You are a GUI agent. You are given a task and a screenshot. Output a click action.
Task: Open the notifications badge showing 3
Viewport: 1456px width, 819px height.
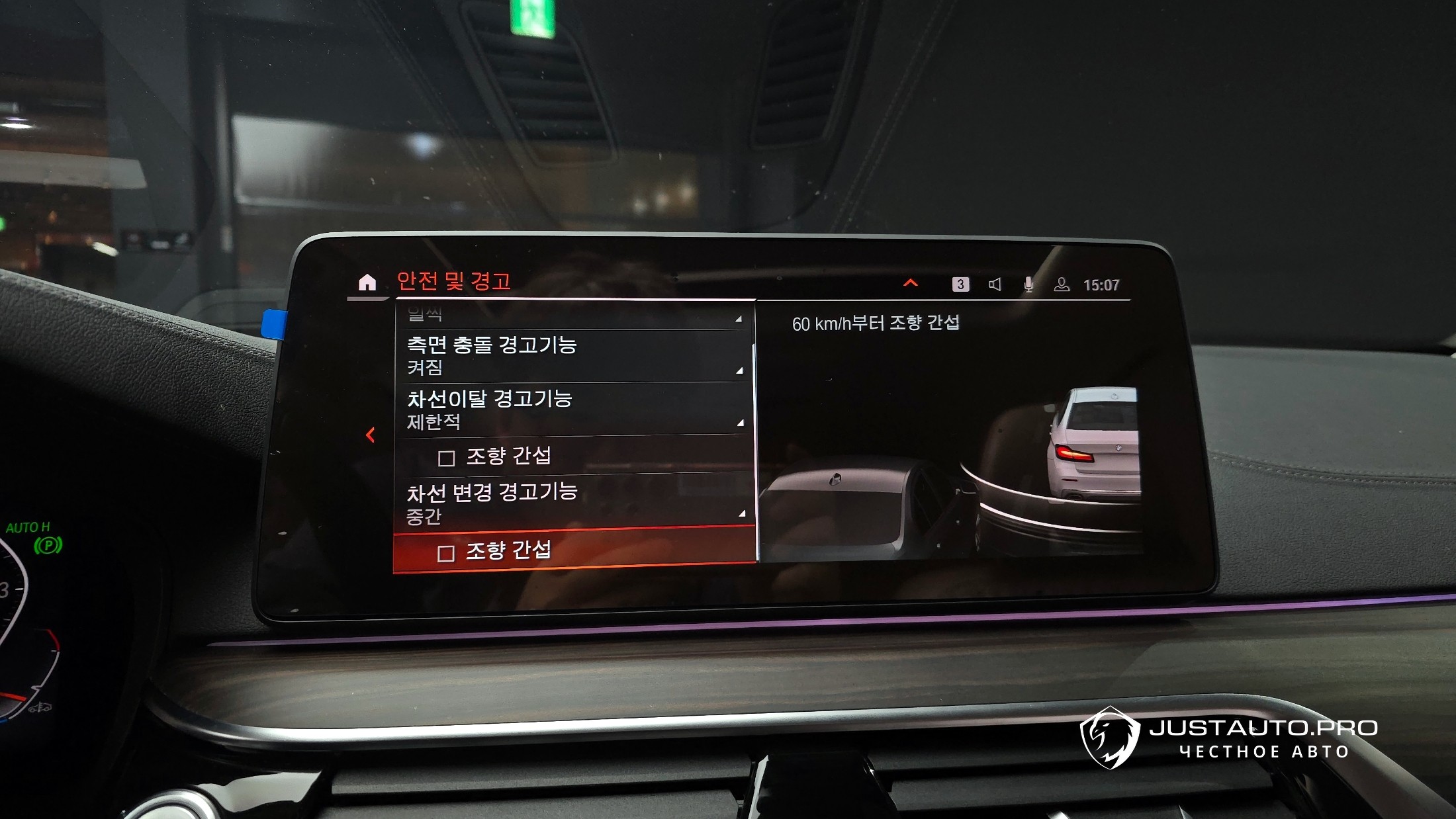pos(960,284)
